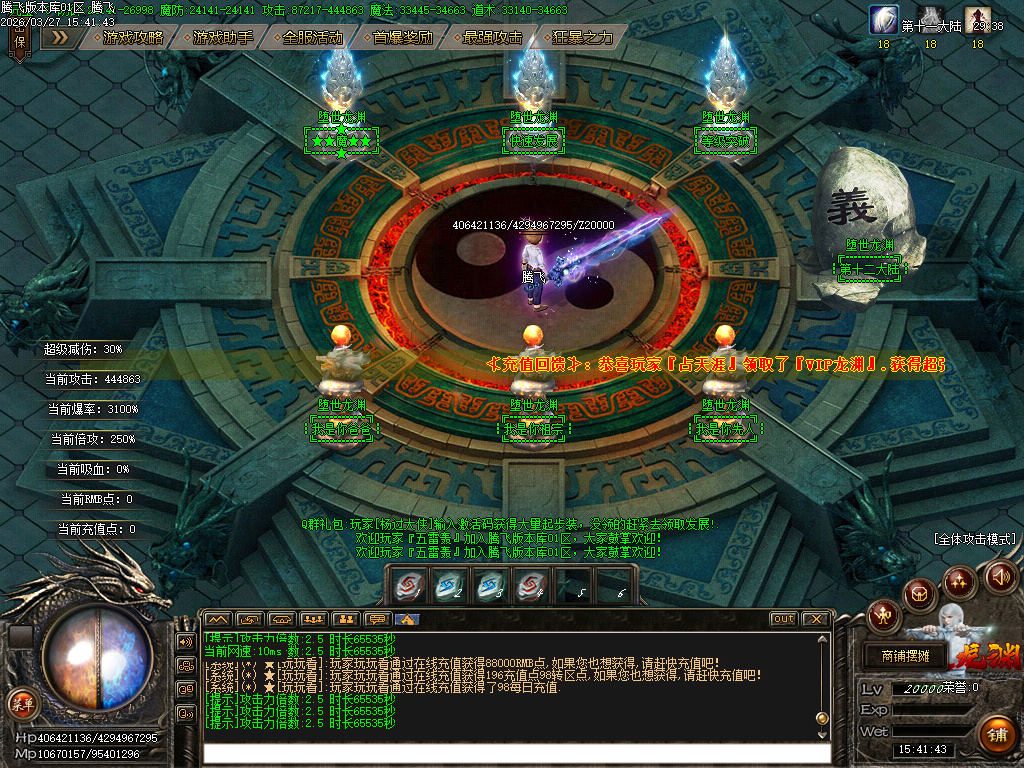Click the 菜单 menu button by the orb

pos(21,703)
